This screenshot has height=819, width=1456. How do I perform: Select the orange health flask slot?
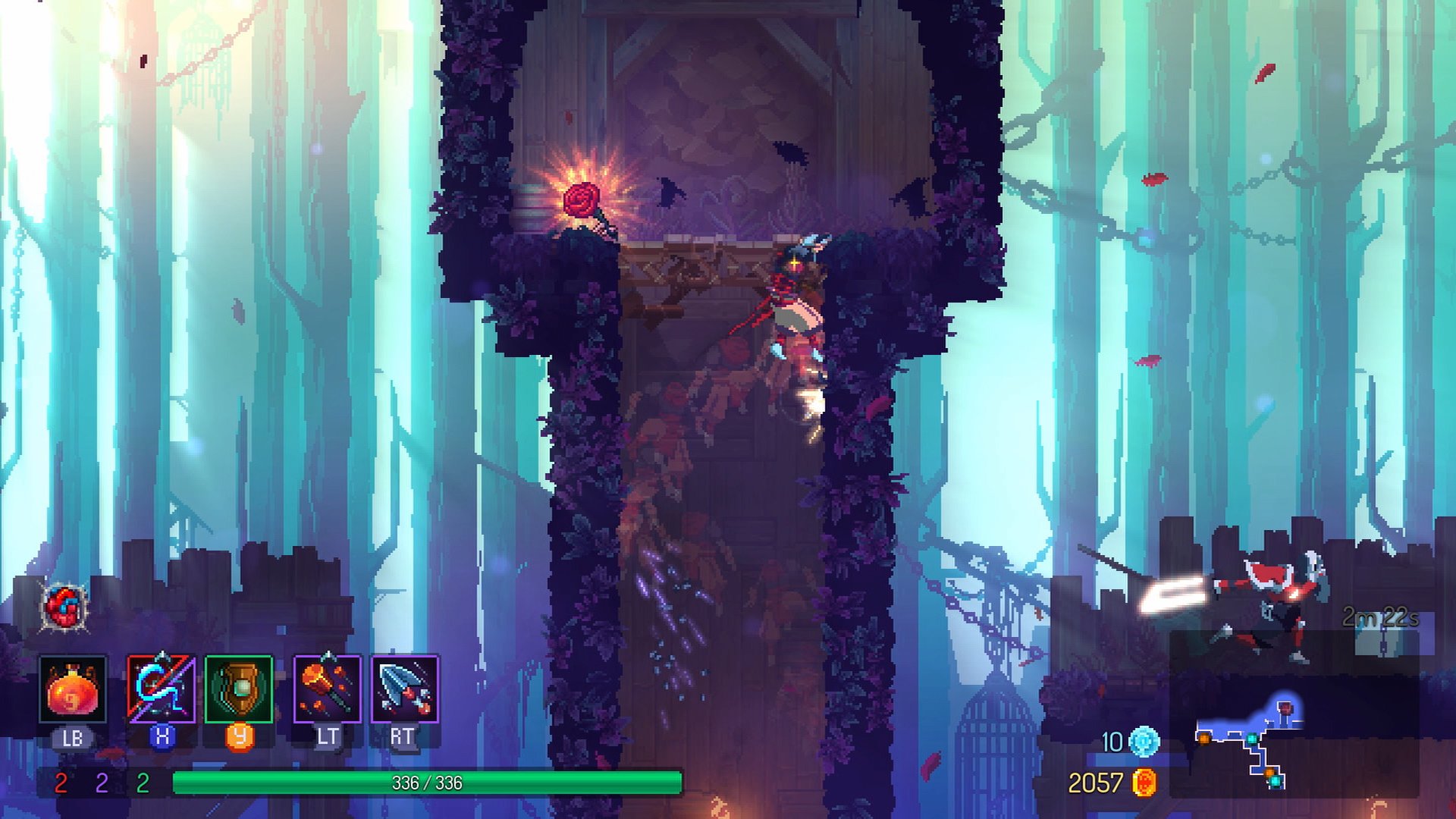tap(73, 689)
